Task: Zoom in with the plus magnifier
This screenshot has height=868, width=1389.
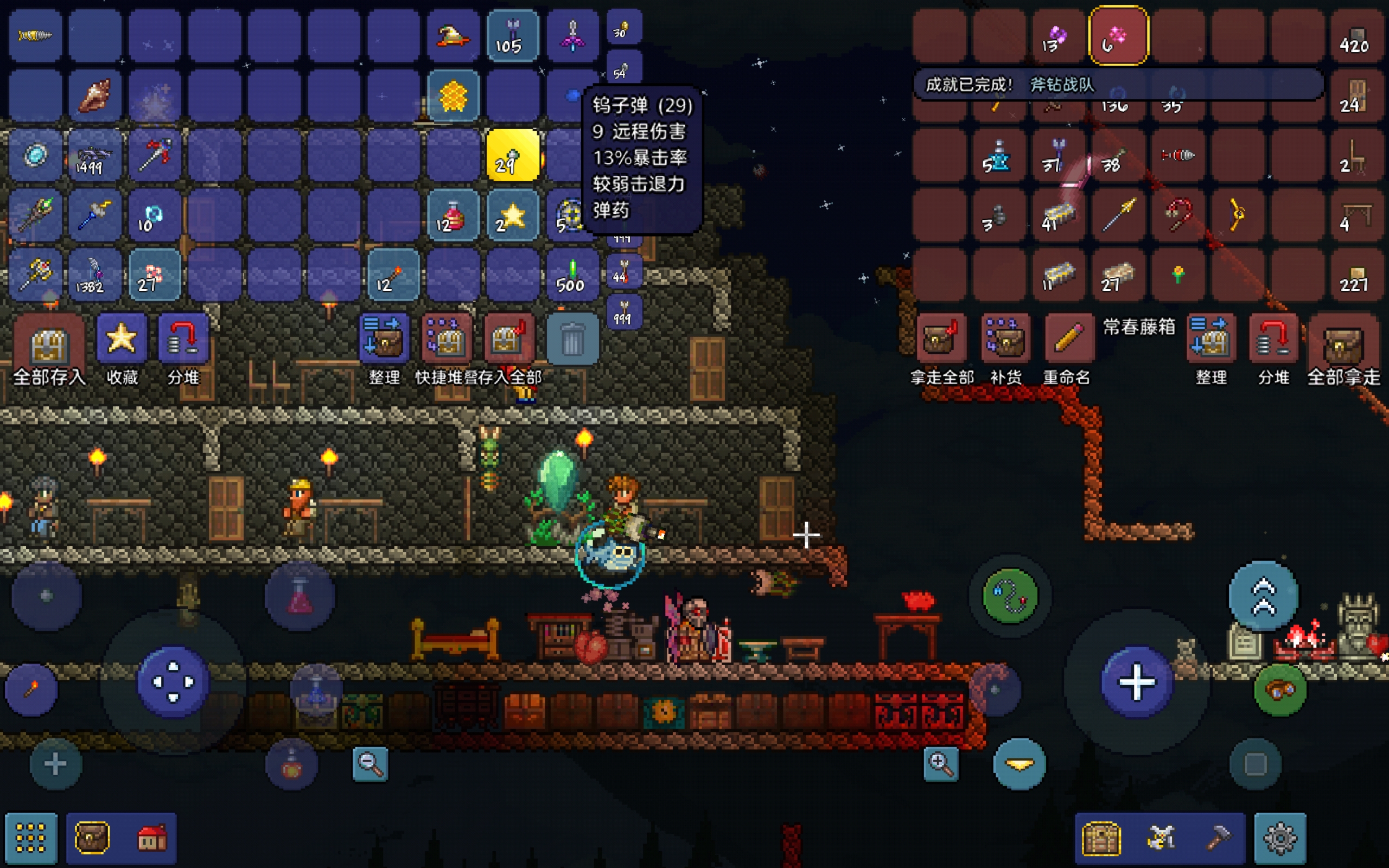Action: coord(941,764)
